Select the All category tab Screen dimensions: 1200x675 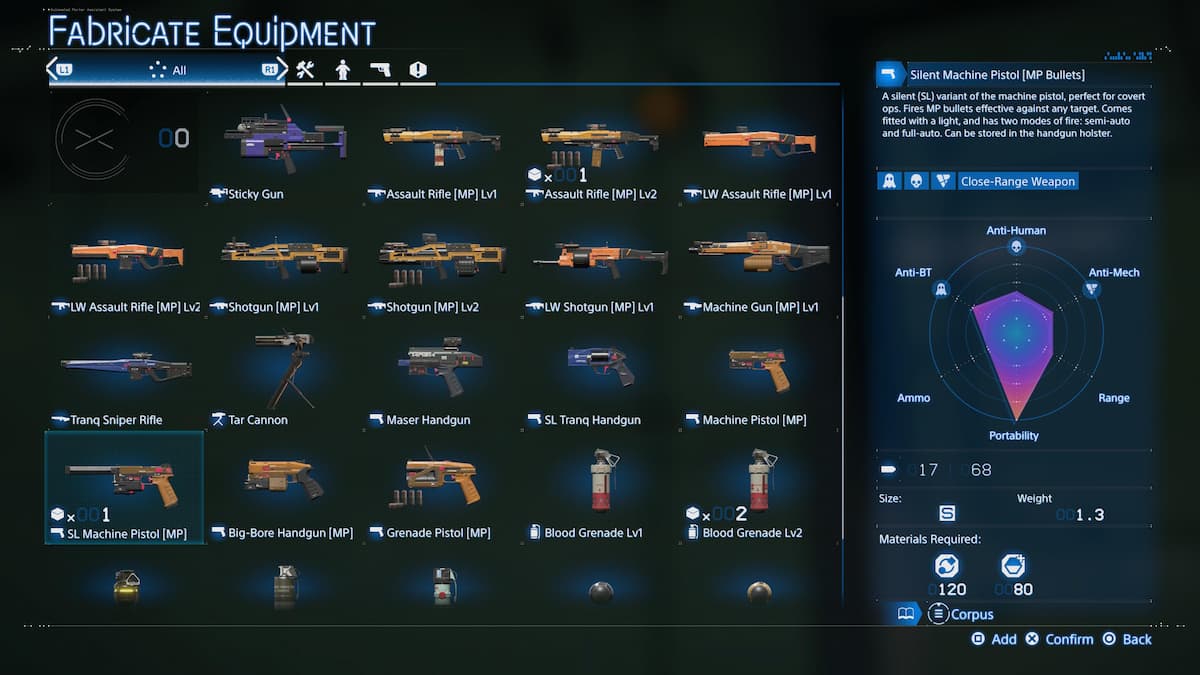[x=166, y=70]
